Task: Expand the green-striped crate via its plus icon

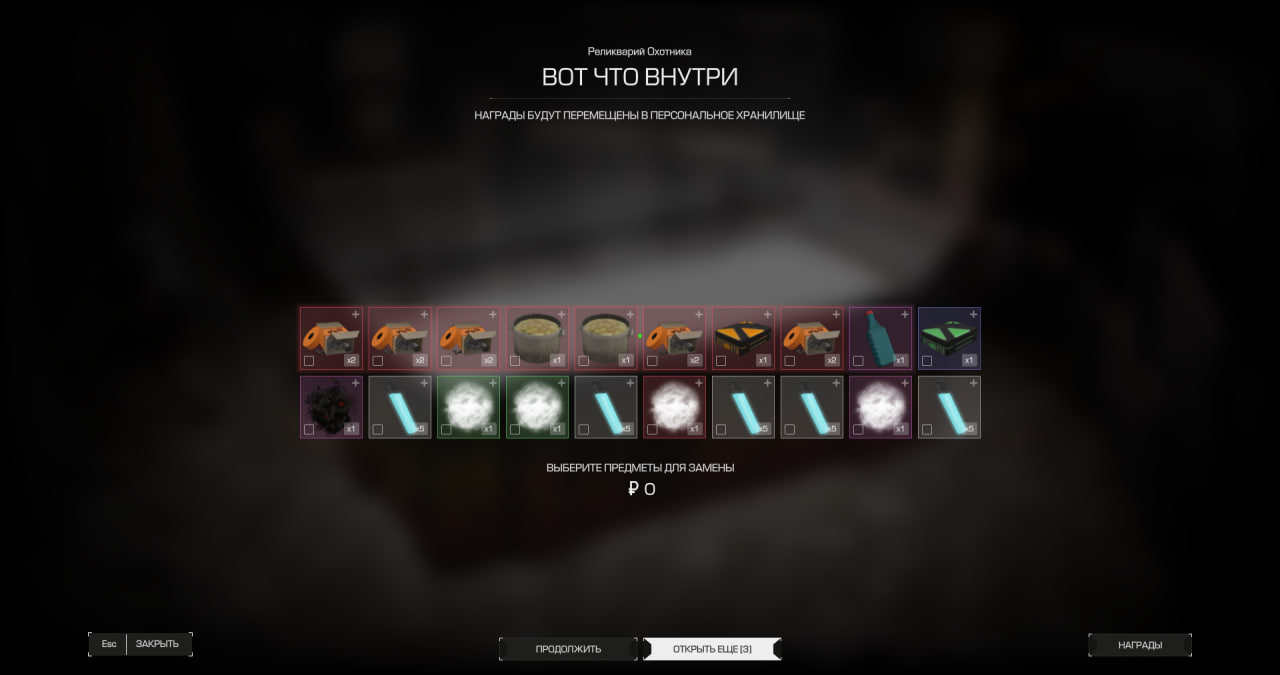Action: [974, 314]
